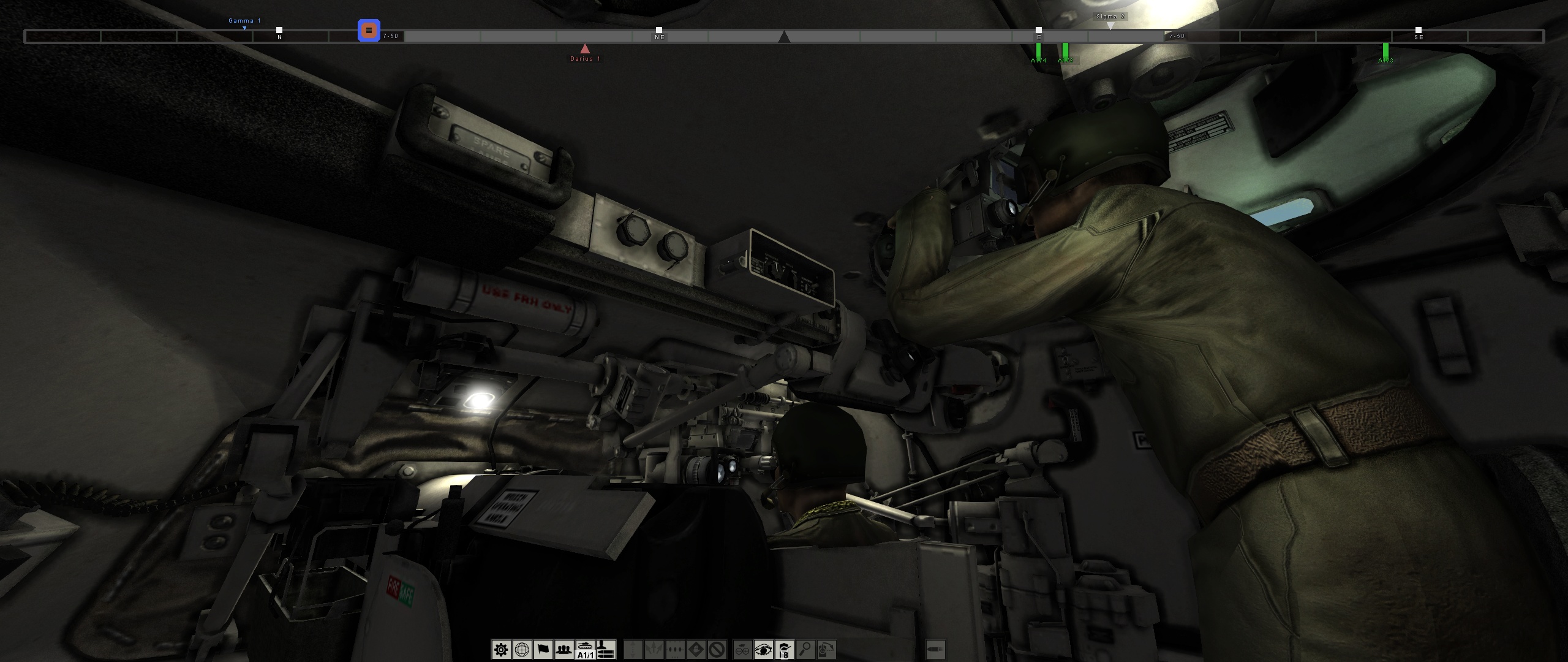Click the NE heading label on compass bar
This screenshot has width=1568, height=662.
[659, 37]
